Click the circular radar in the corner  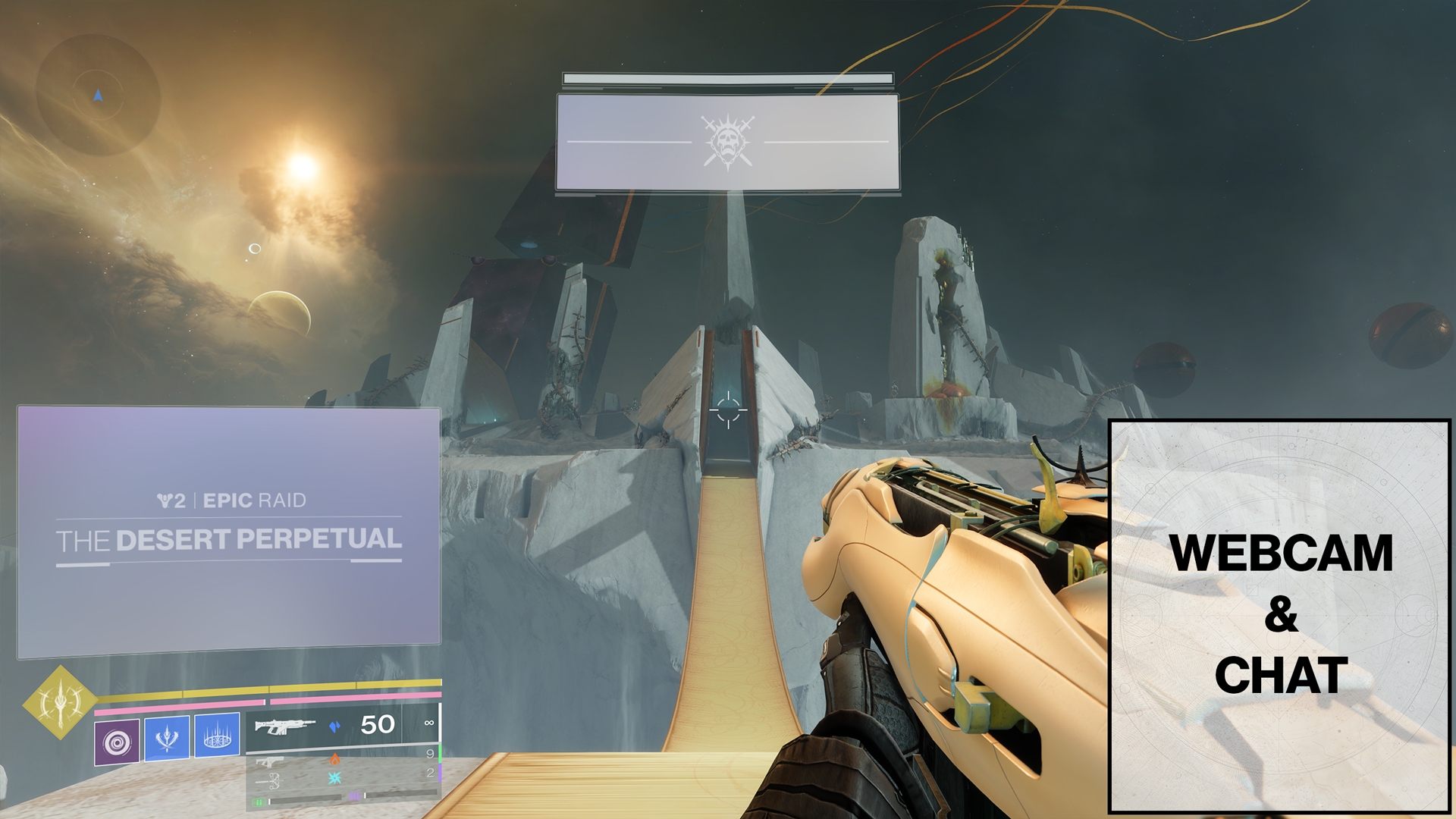click(99, 96)
